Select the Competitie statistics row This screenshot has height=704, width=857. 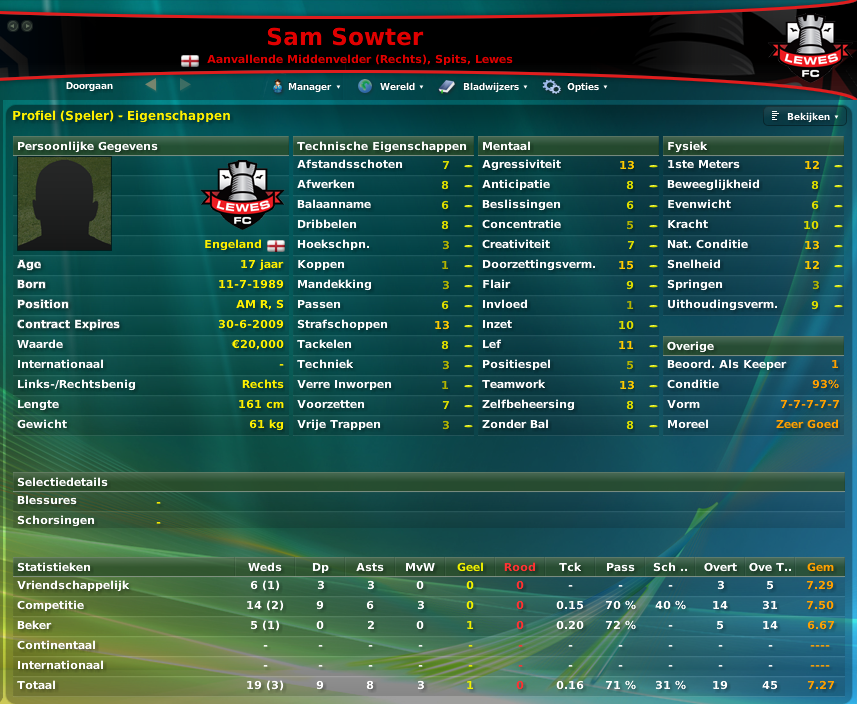(x=50, y=605)
